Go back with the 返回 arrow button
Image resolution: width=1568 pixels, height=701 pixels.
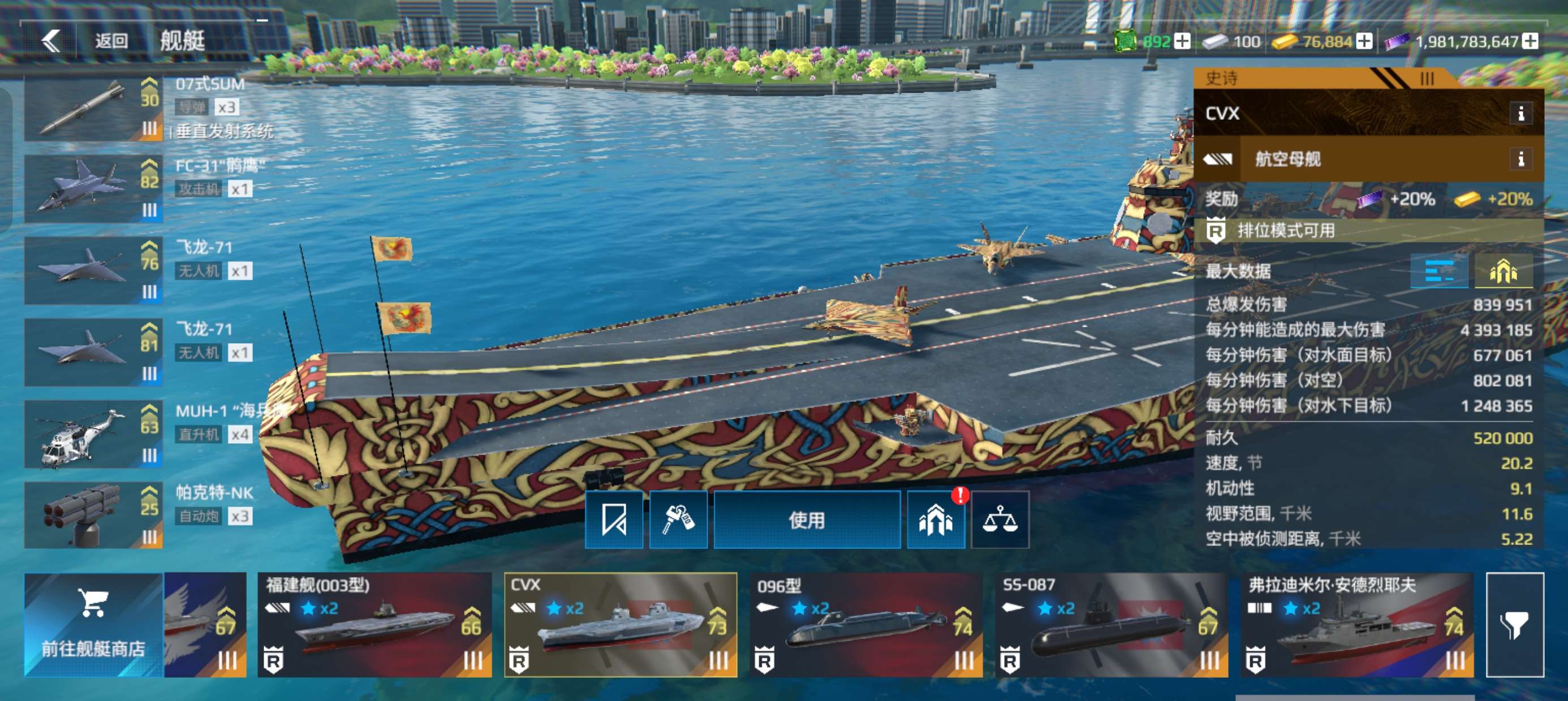pos(51,41)
